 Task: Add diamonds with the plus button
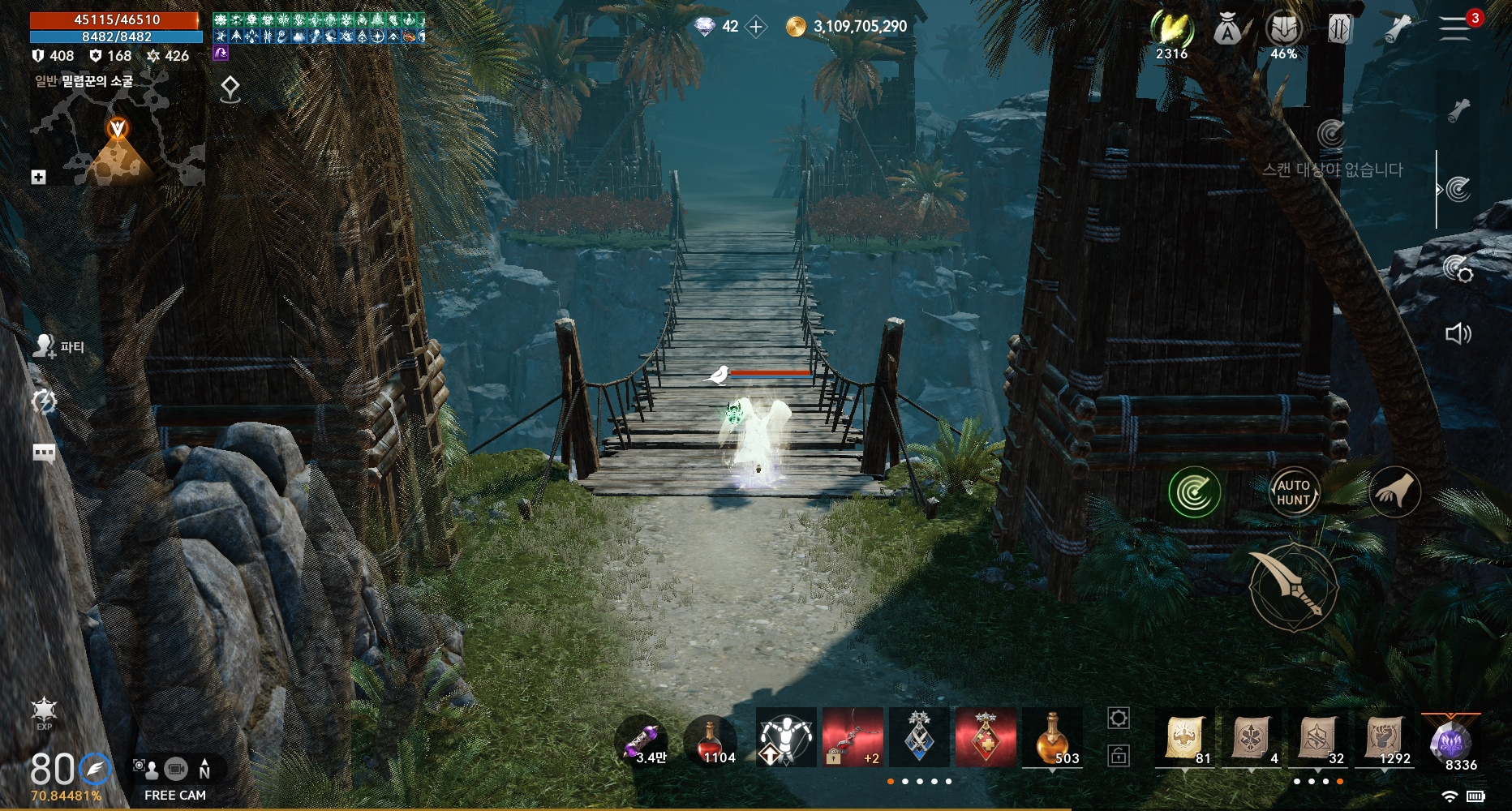[756, 27]
